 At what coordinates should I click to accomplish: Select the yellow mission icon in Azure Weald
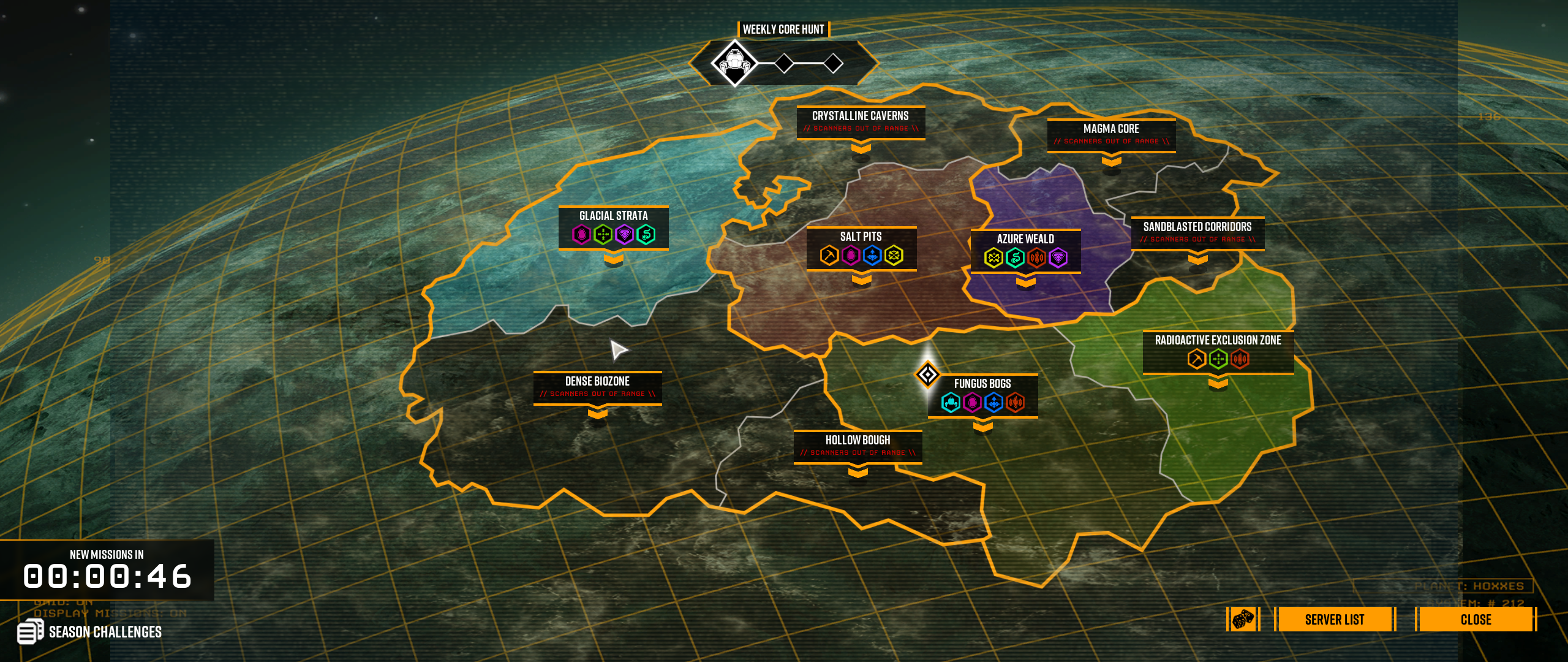click(993, 258)
